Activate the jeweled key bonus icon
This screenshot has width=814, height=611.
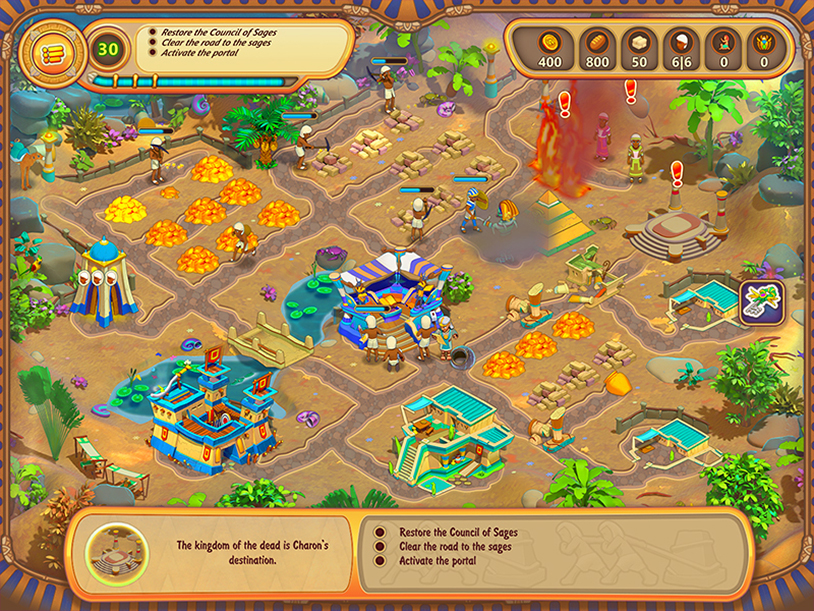pyautogui.click(x=761, y=302)
